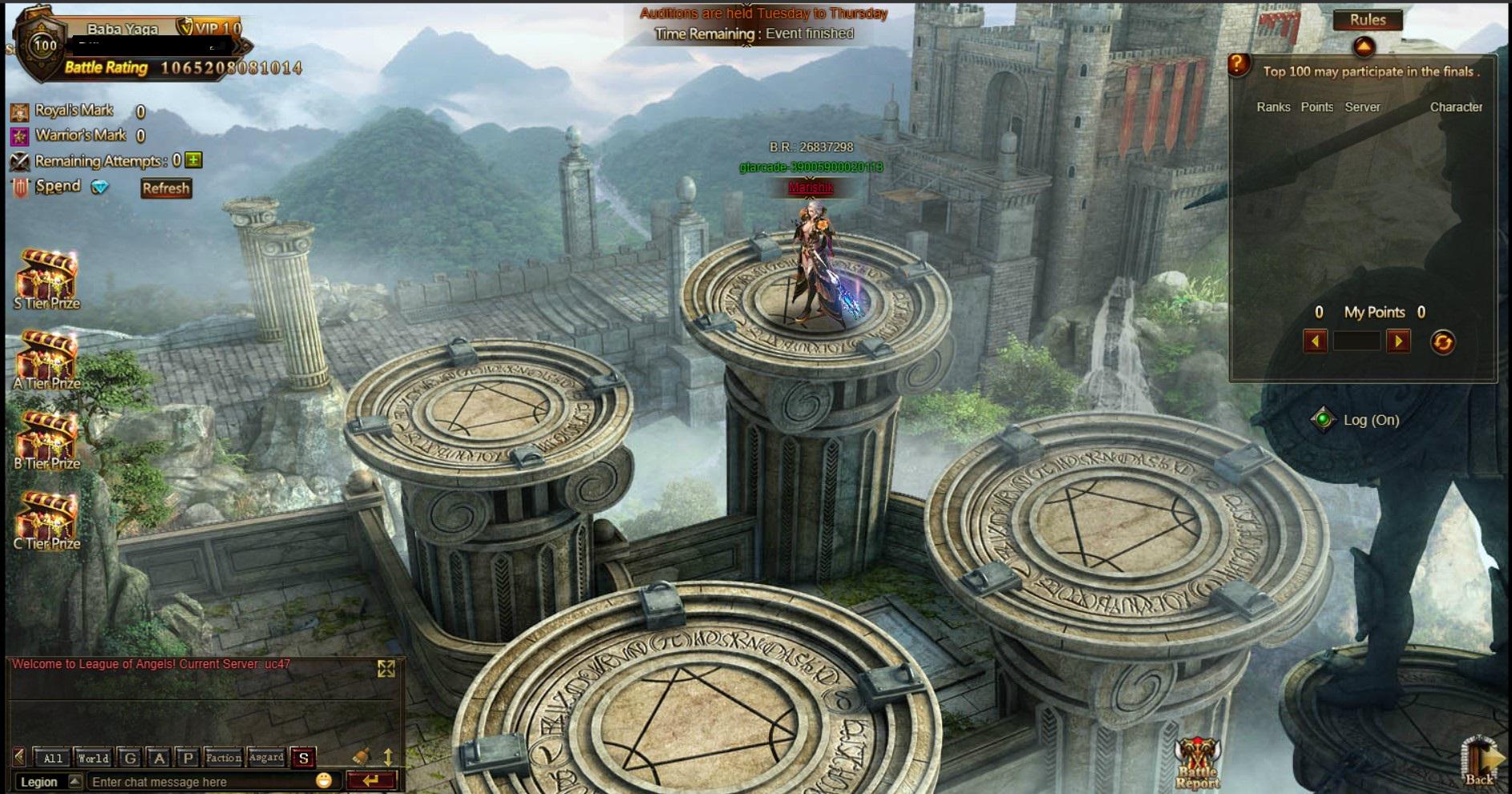Add remaining attempts with green plus
Screen dimensions: 1512x794
[194, 160]
